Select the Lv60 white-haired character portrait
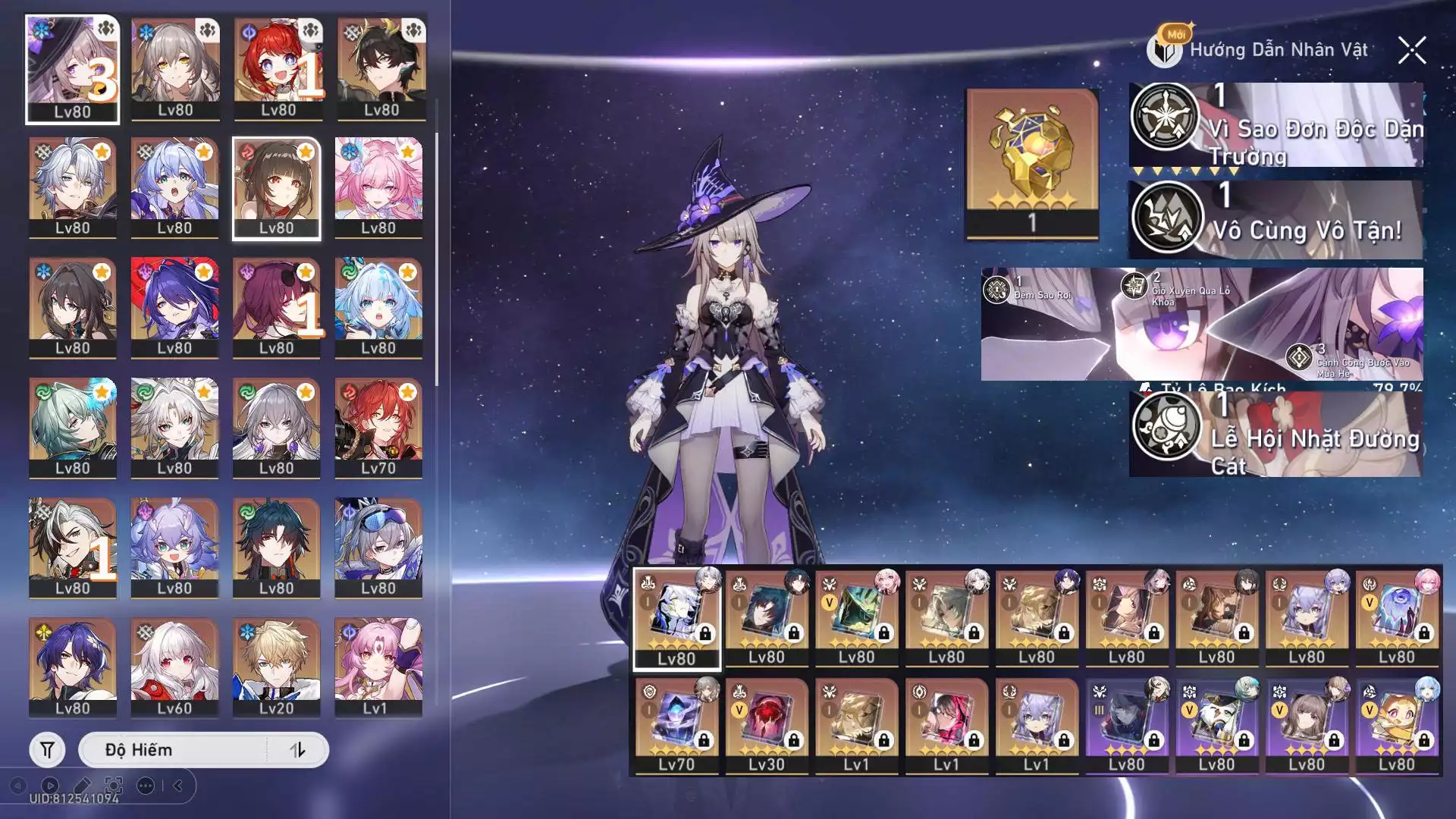The image size is (1456, 819). pos(174,668)
